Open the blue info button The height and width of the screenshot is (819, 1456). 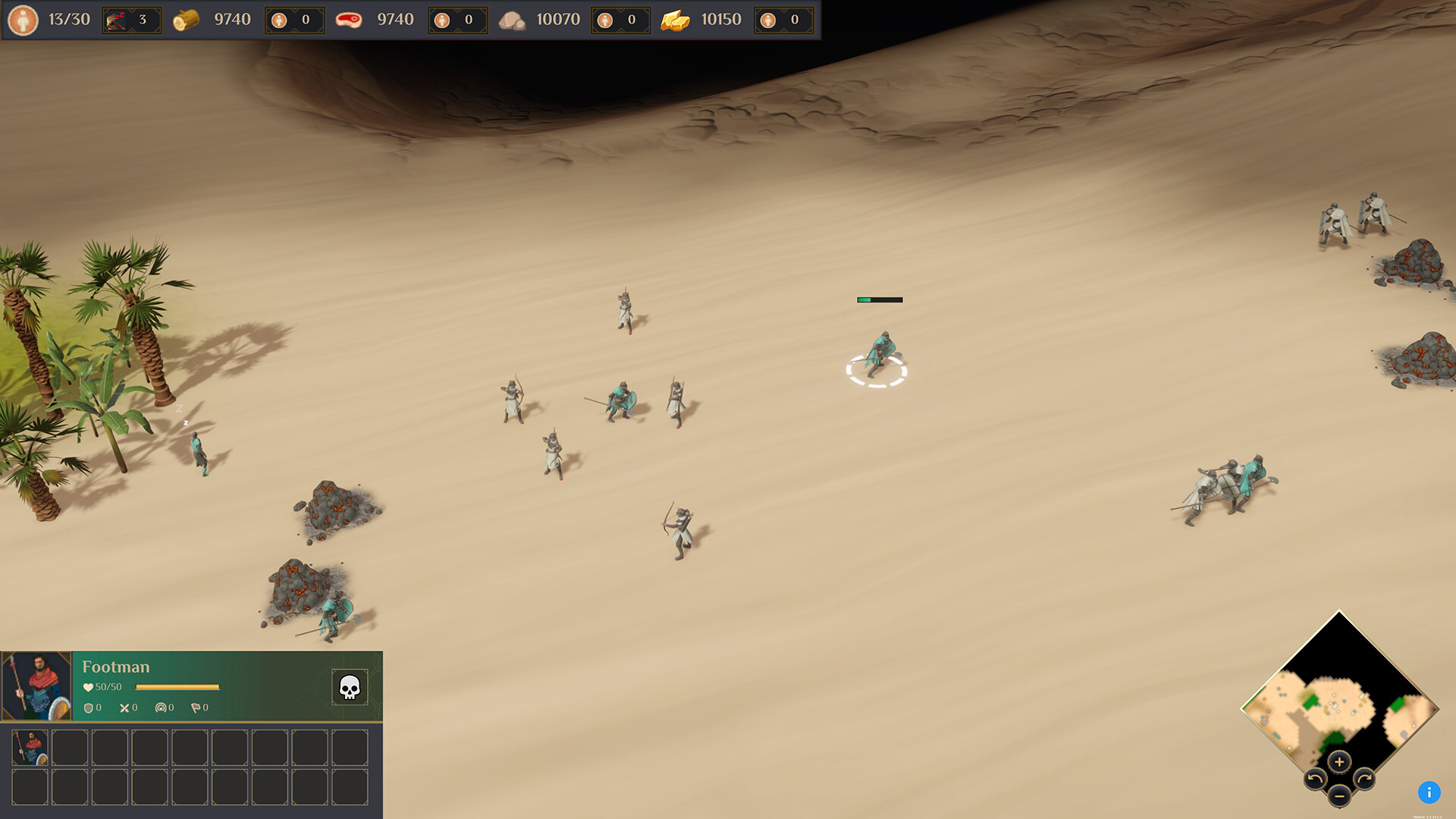tap(1429, 793)
